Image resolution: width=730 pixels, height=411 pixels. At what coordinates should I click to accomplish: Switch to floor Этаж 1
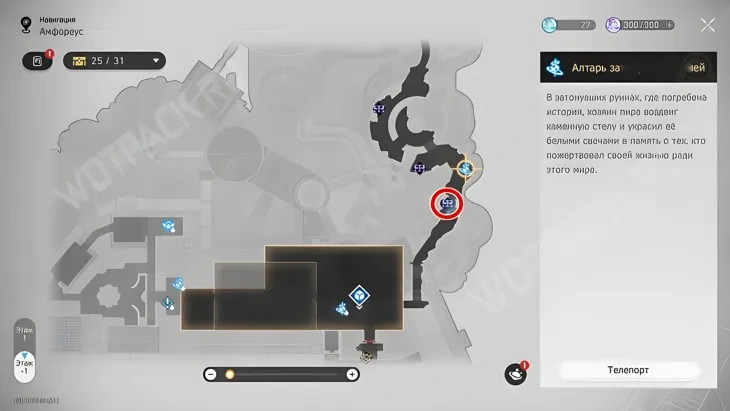click(x=24, y=333)
